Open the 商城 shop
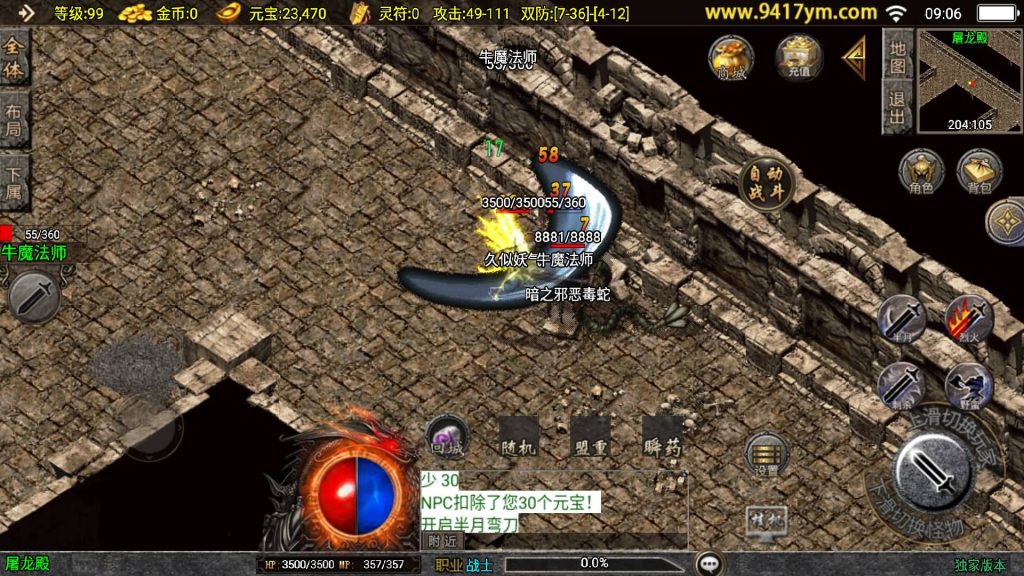Image resolution: width=1024 pixels, height=576 pixels. [730, 57]
